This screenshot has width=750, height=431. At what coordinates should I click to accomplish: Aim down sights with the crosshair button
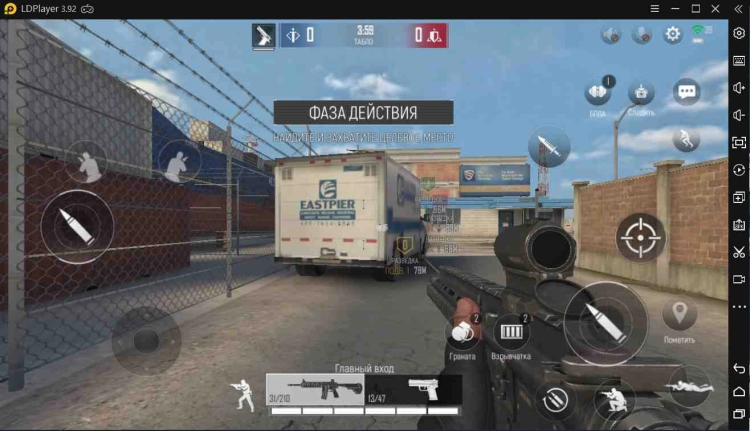point(640,238)
